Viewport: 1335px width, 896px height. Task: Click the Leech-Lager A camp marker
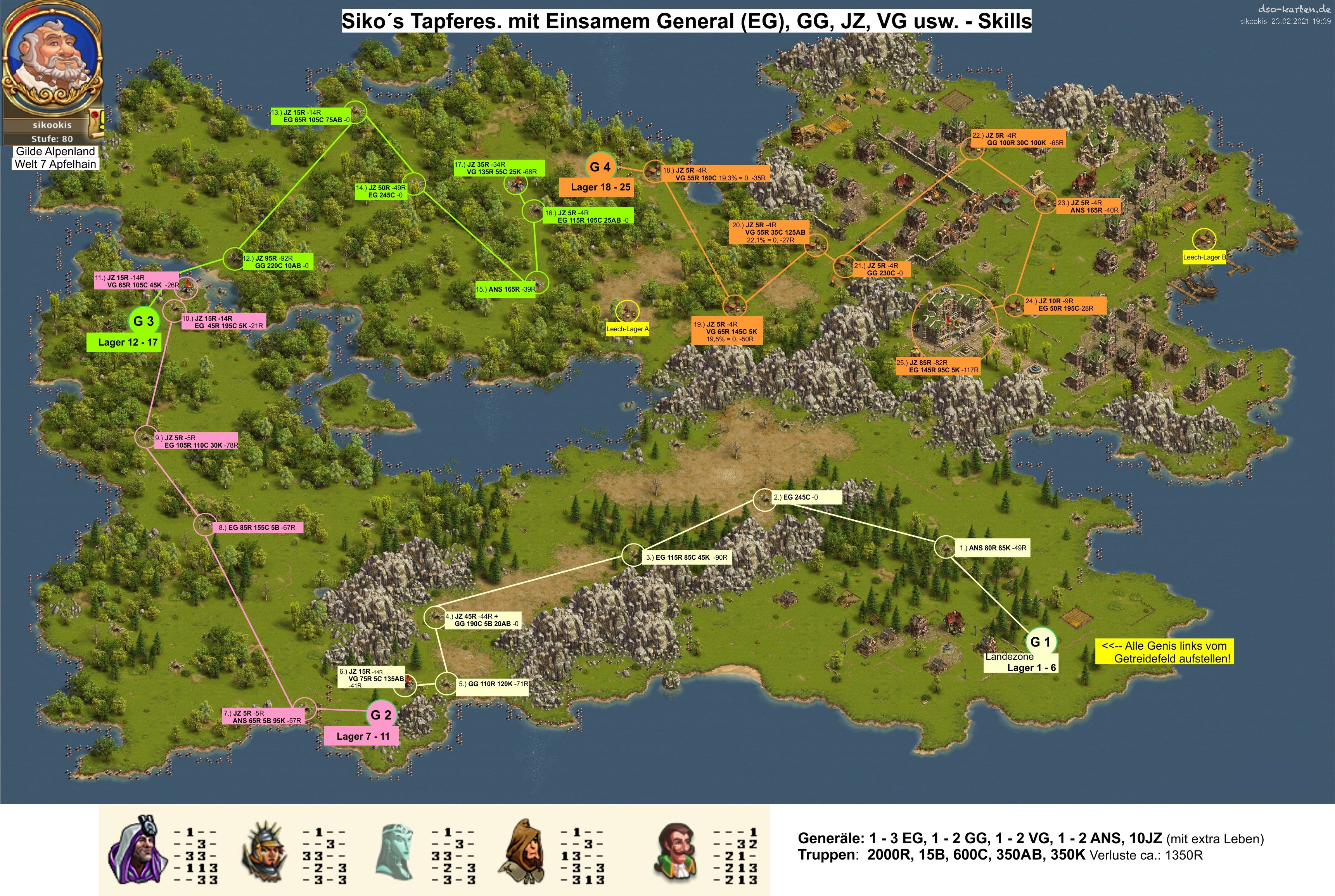pos(627,311)
